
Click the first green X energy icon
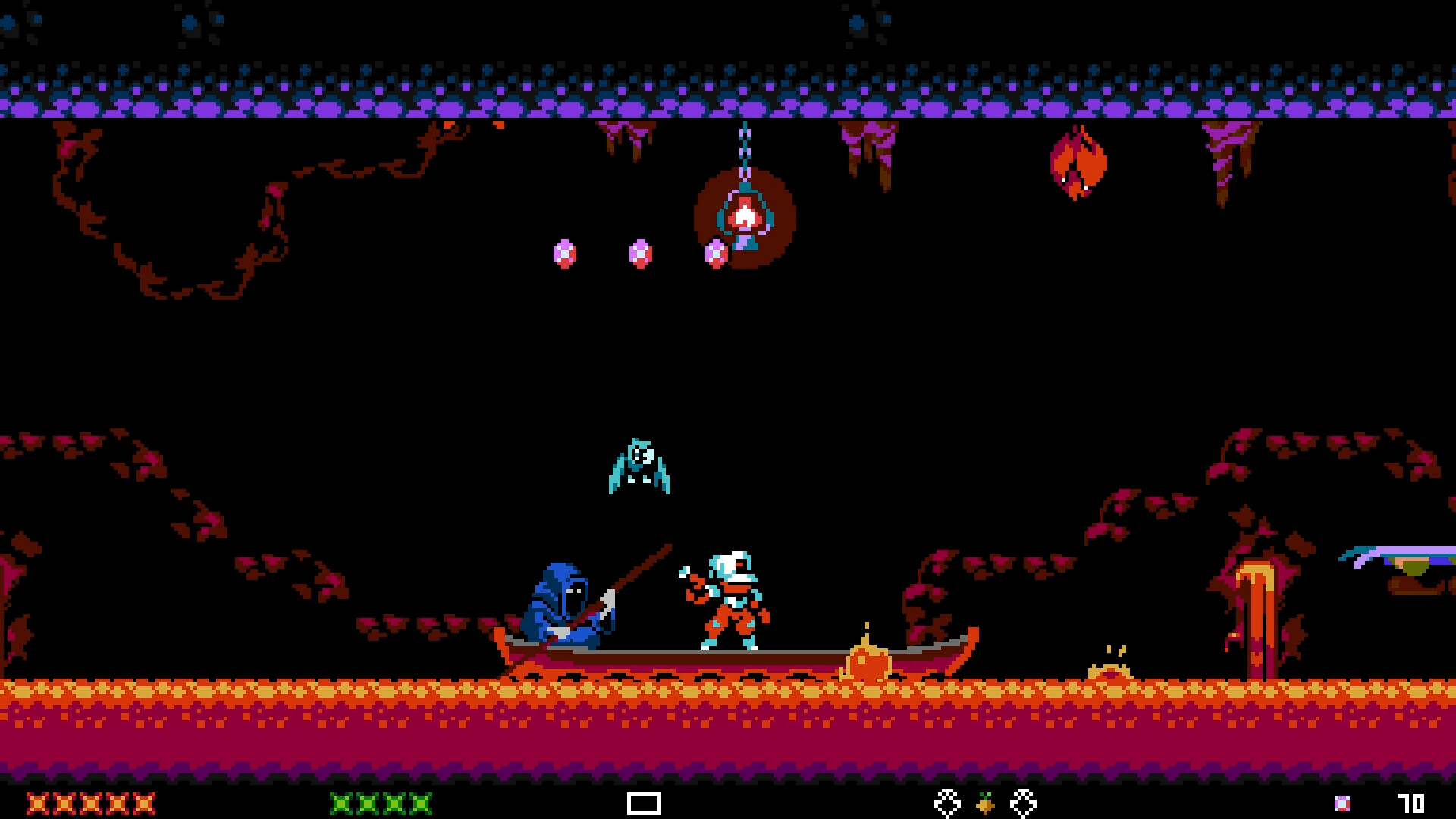(341, 805)
